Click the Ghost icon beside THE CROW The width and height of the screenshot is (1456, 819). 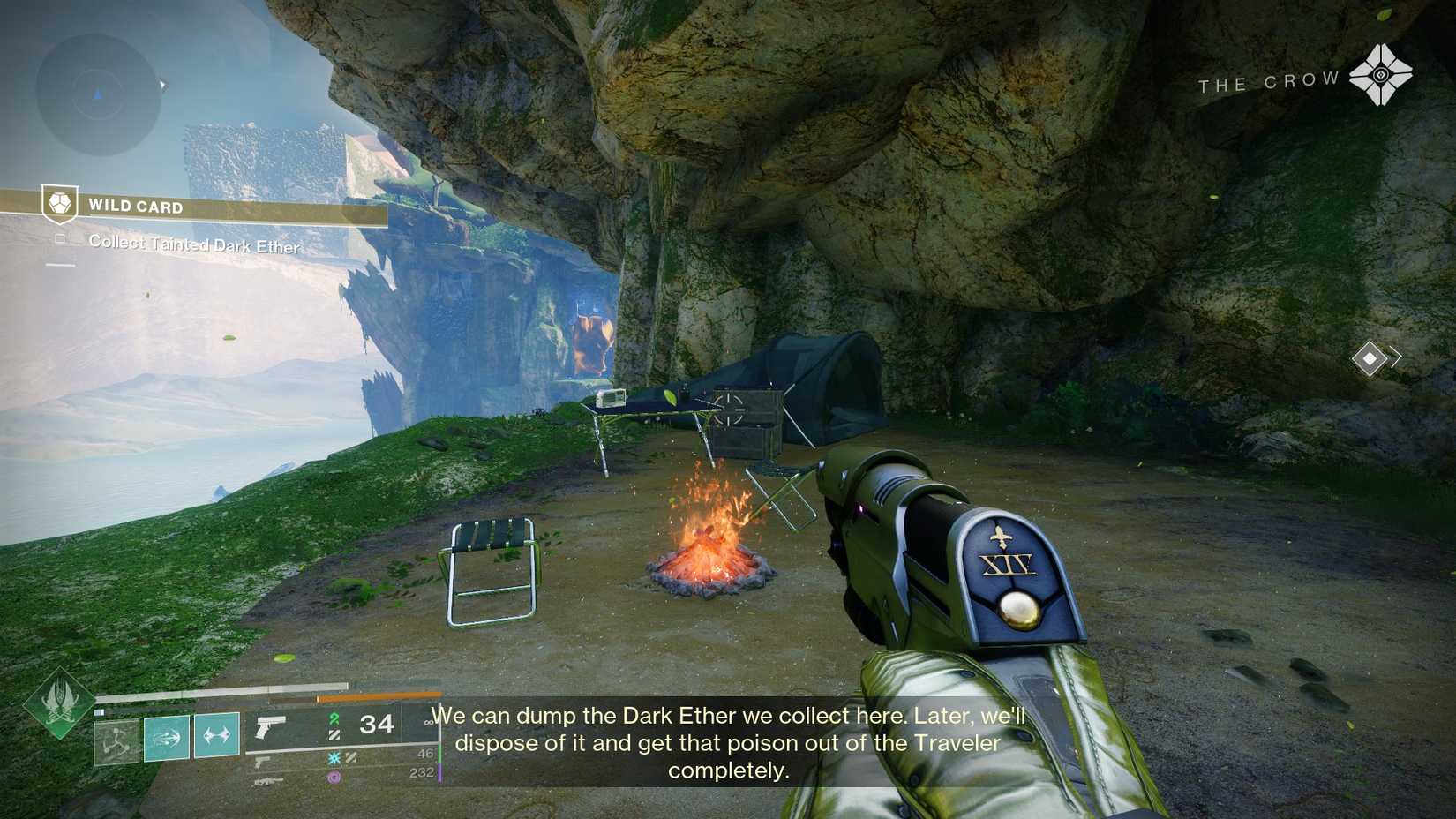coord(1383,74)
